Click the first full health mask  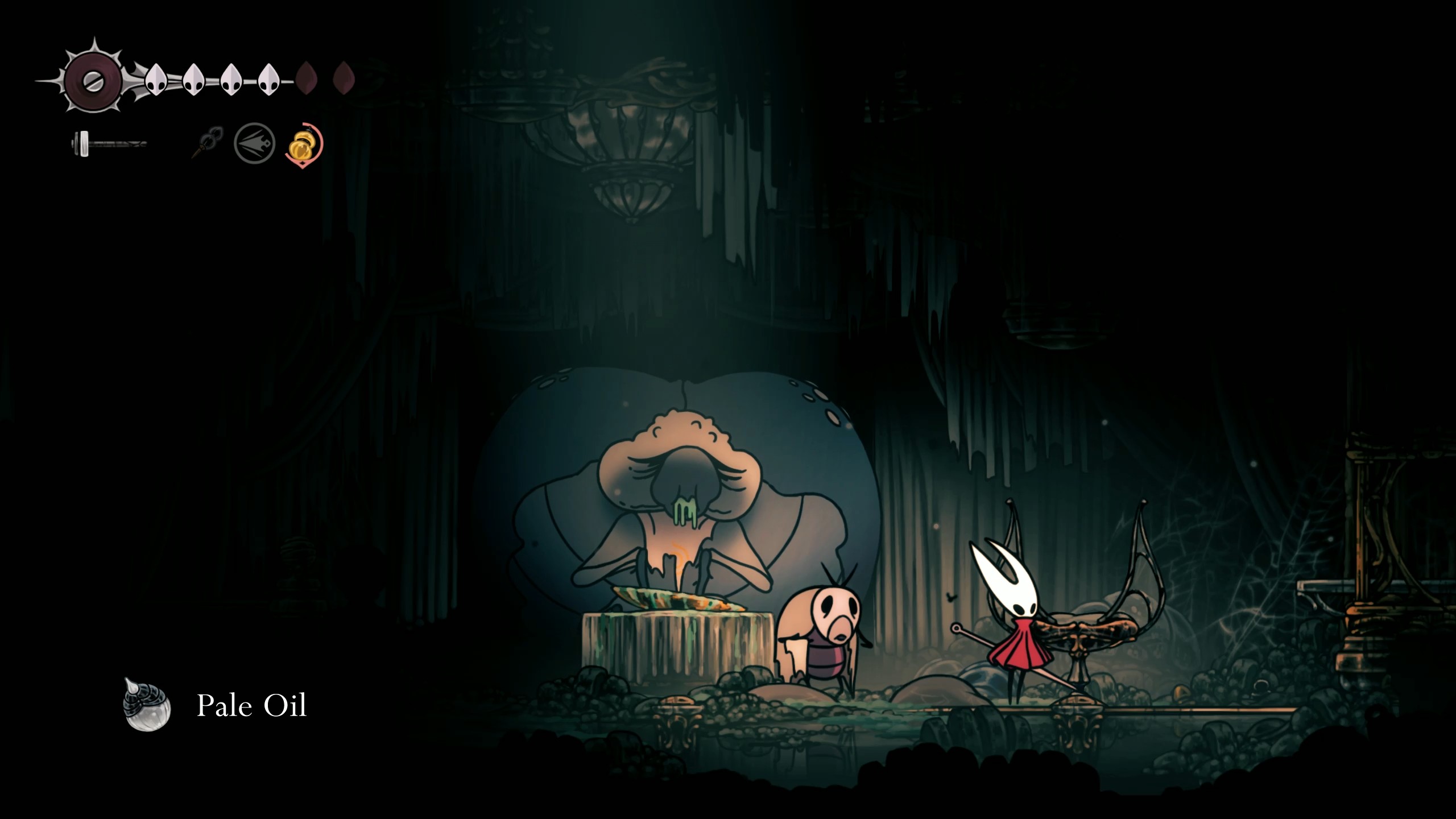click(157, 80)
